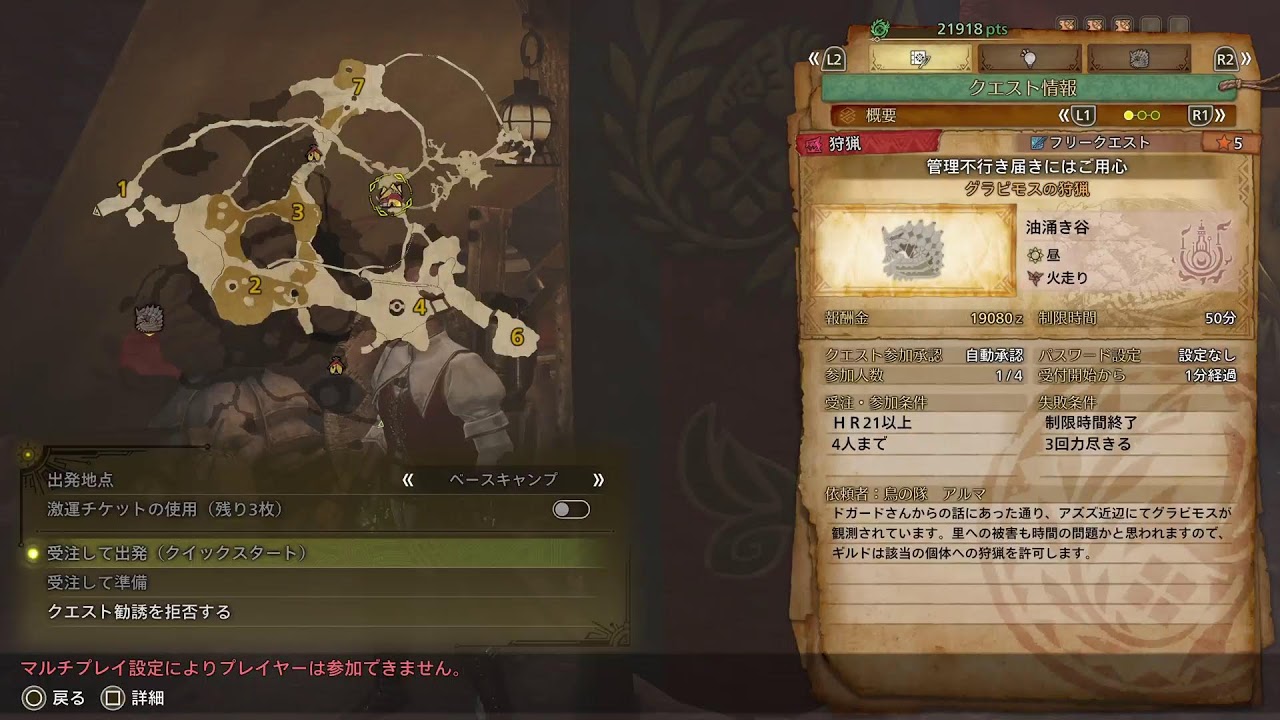Click the camp tent marker near area 3
This screenshot has height=720, width=1280.
click(314, 153)
